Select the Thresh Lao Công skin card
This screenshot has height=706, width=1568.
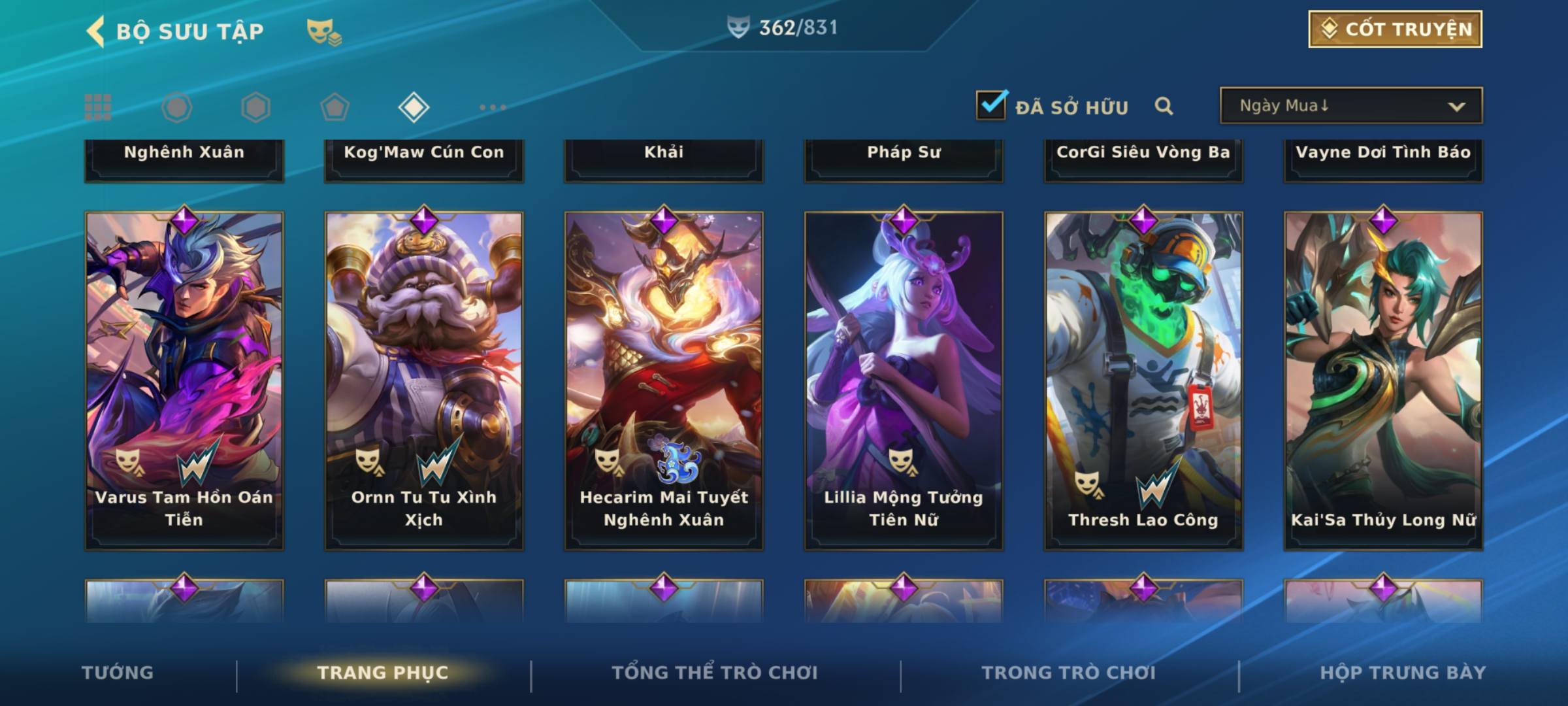[x=1143, y=380]
